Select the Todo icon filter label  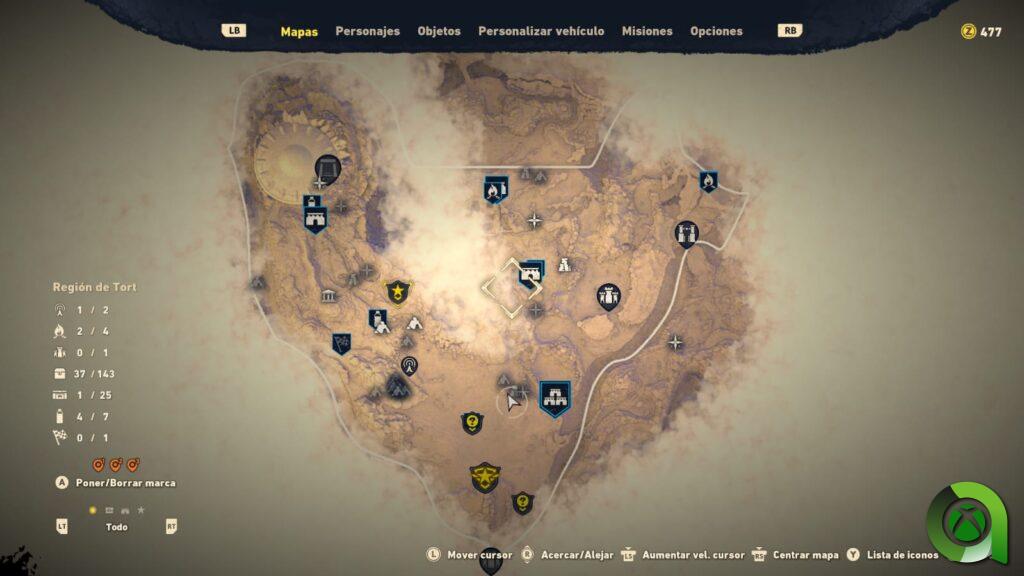(x=117, y=527)
